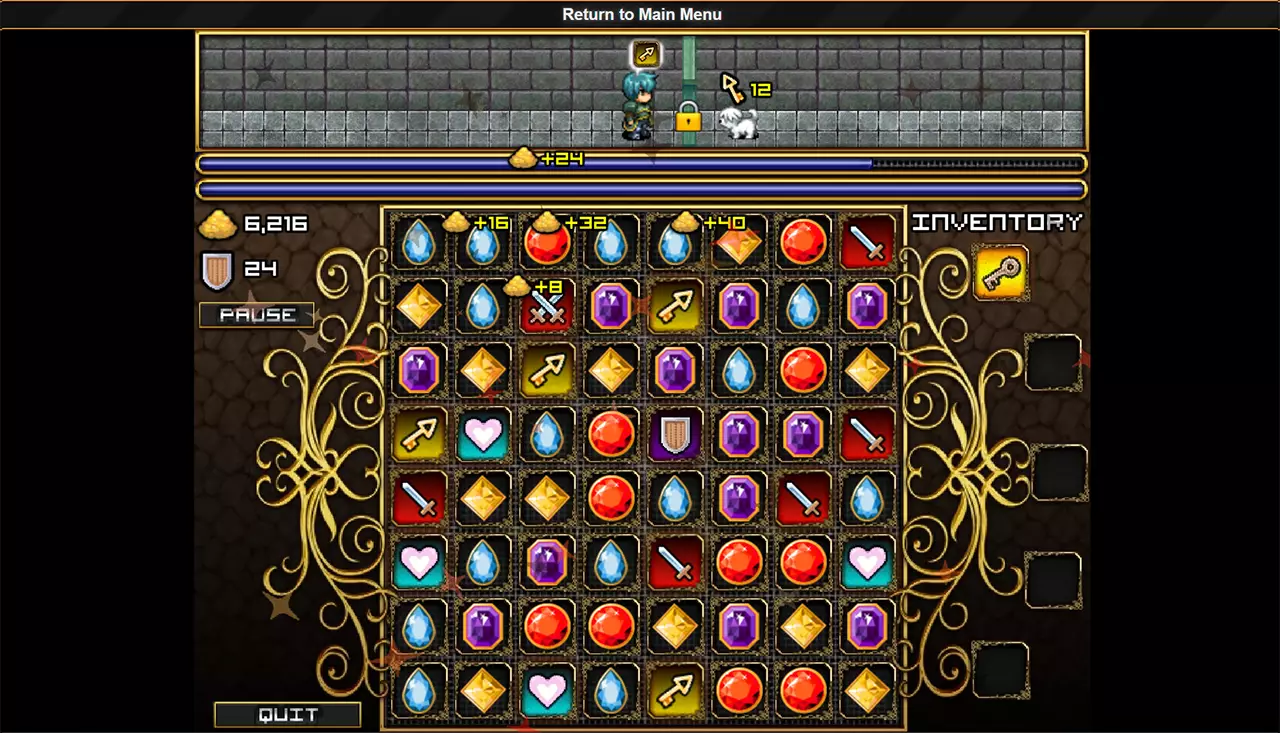Click the sword tile in the top-right board corner
The height and width of the screenshot is (733, 1280).
[x=867, y=240]
